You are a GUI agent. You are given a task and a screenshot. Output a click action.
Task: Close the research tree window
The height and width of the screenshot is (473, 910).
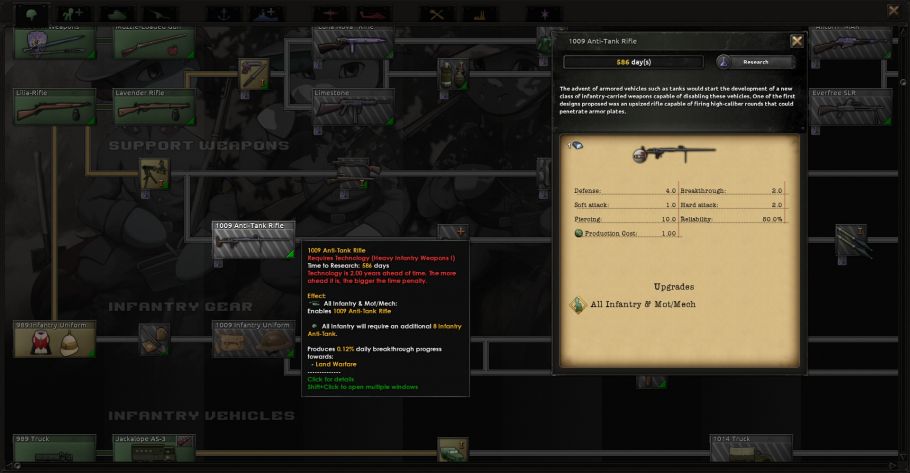[893, 10]
